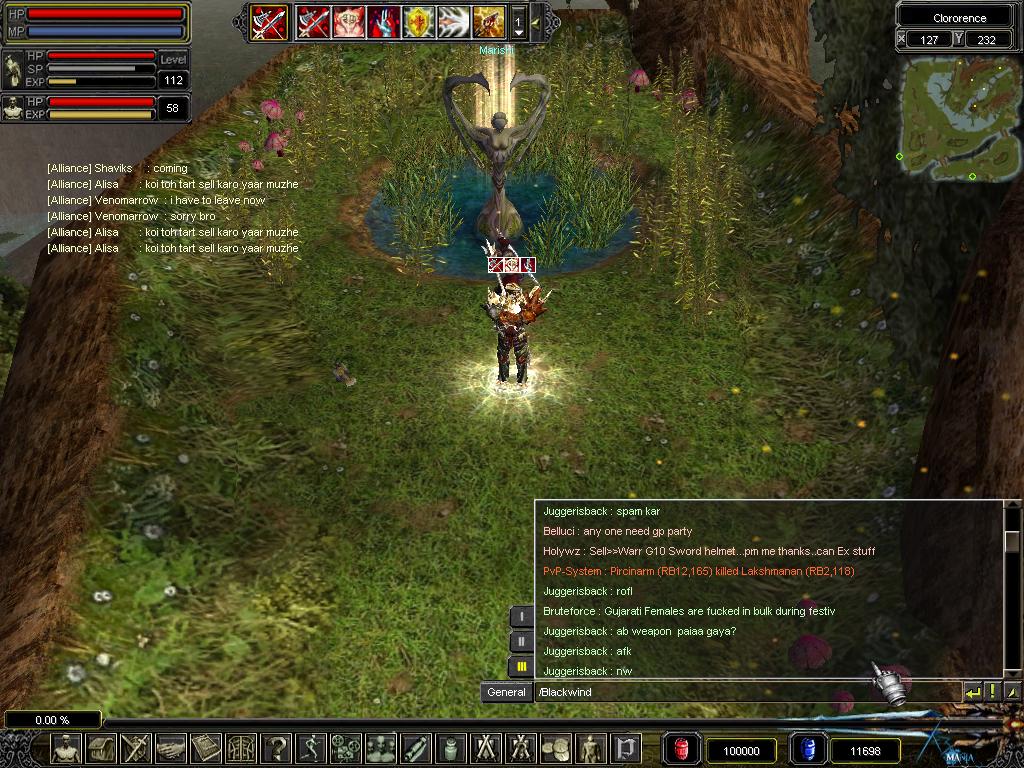
Task: Activate the blue hand skill
Action: coord(383,21)
